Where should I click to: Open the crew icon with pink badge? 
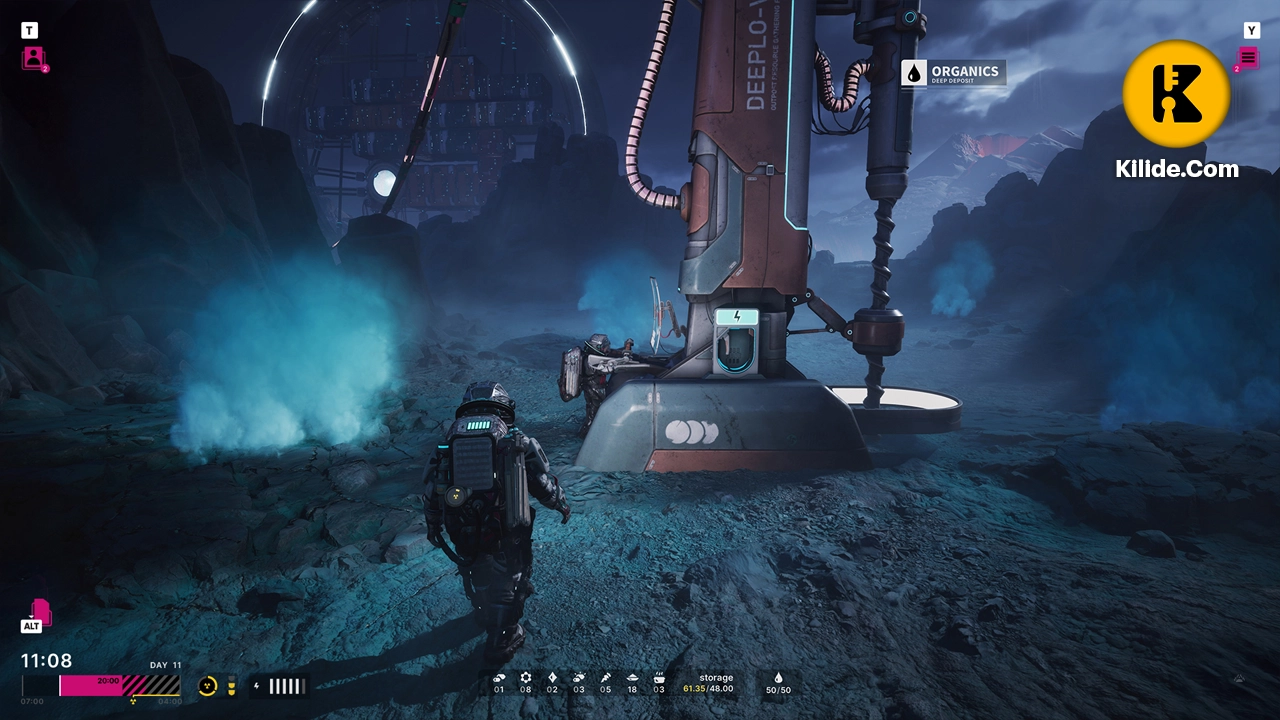coord(34,58)
